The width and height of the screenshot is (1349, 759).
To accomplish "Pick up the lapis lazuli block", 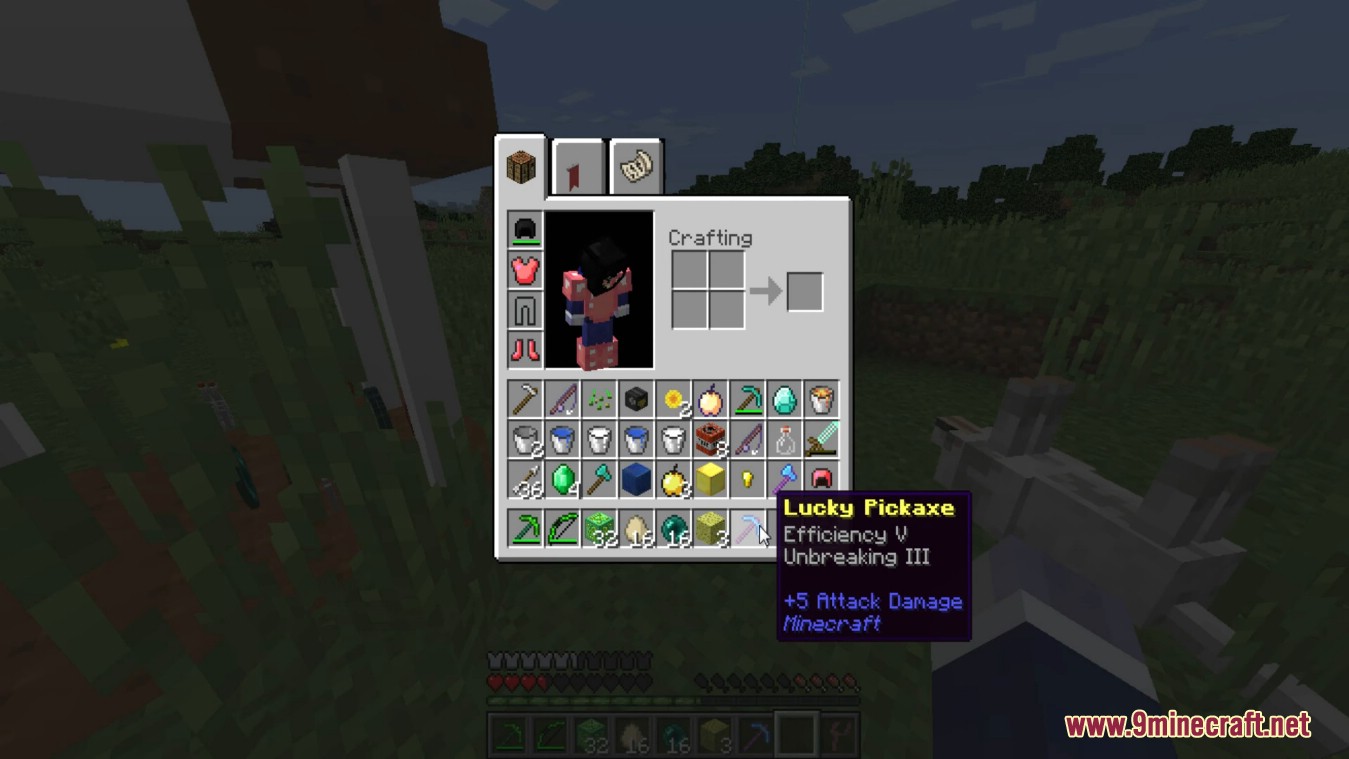I will (637, 478).
